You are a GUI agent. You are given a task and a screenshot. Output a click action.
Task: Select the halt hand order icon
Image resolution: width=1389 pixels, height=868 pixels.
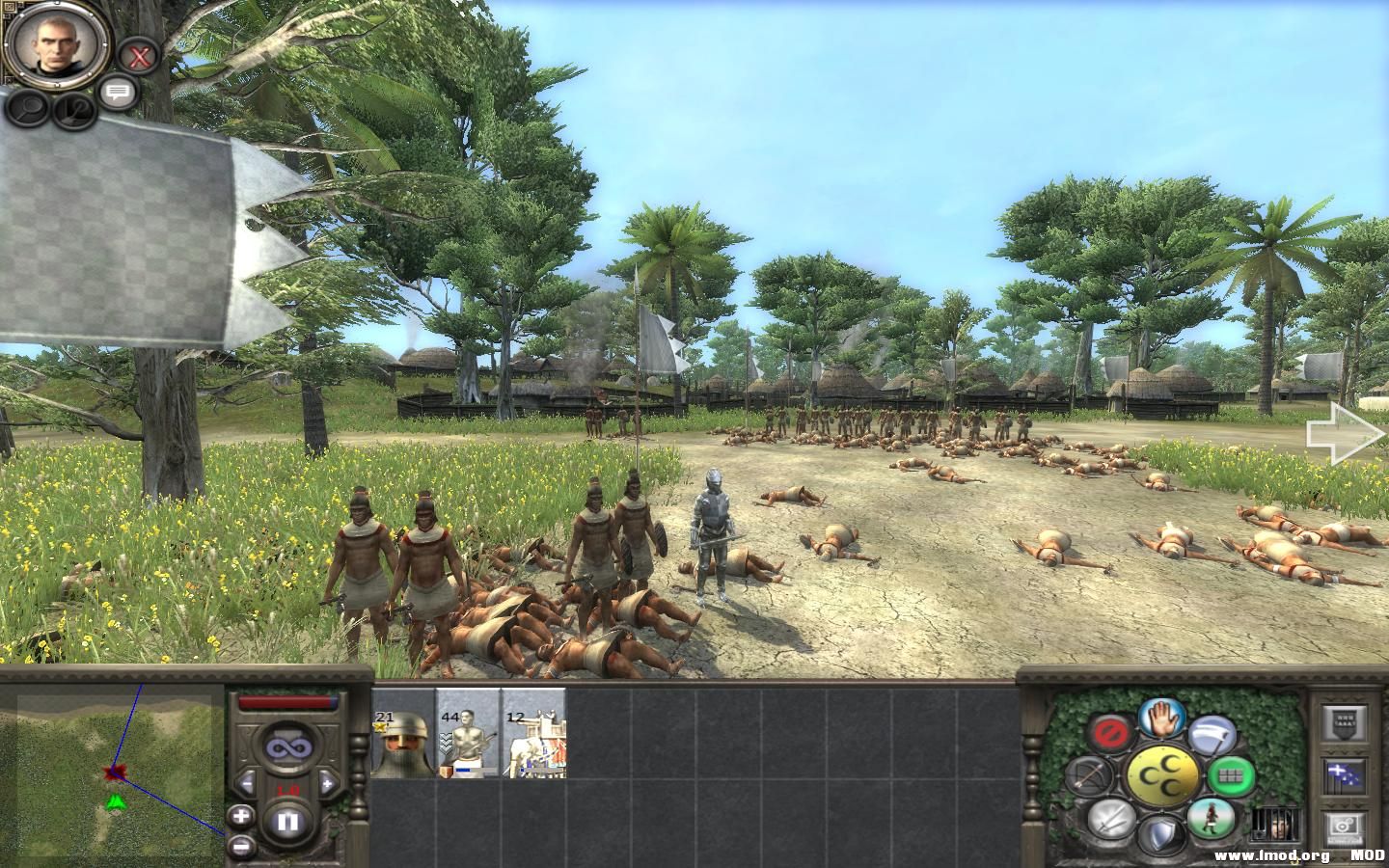(x=1162, y=719)
